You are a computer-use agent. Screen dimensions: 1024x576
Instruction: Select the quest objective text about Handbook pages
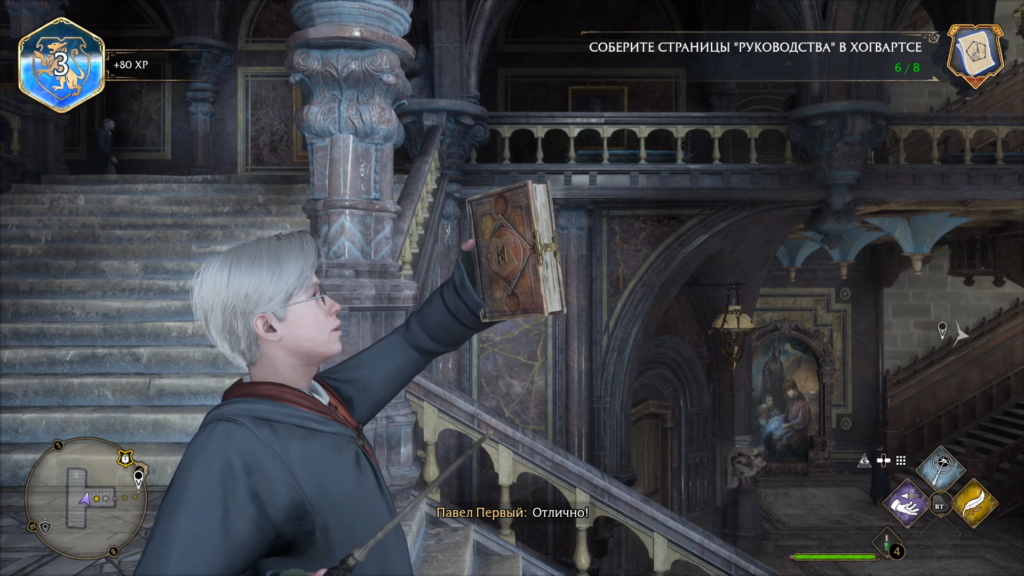click(763, 47)
